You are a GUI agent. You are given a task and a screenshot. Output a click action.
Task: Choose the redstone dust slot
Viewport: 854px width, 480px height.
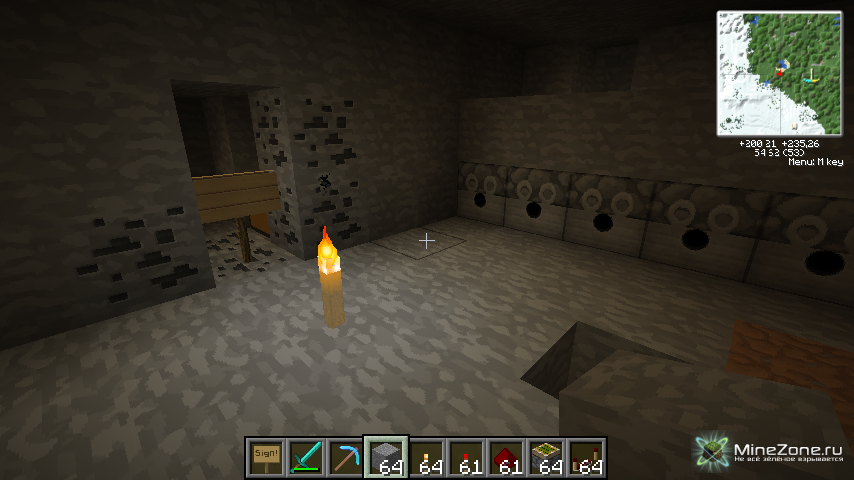[507, 457]
